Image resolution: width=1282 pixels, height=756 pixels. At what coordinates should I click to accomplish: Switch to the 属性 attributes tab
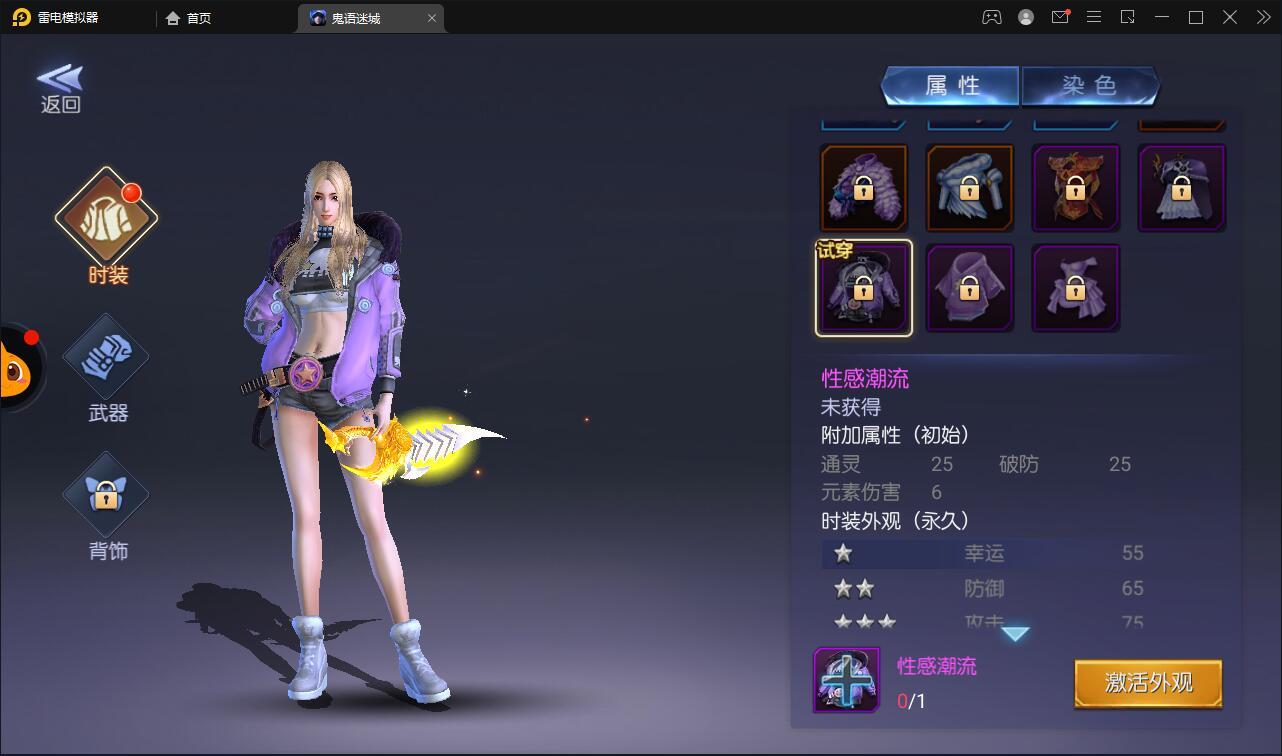[950, 86]
